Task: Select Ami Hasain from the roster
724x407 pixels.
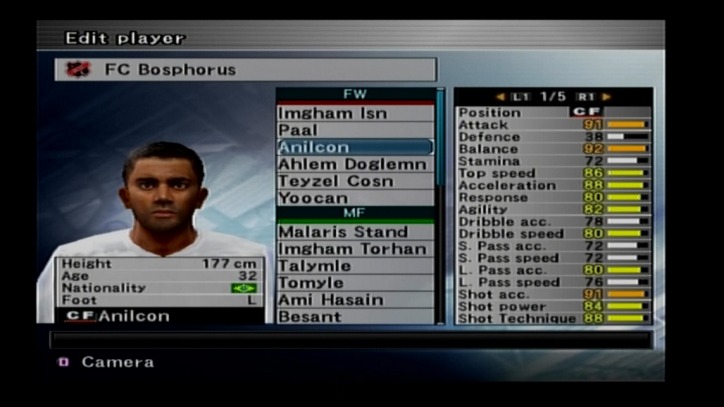Action: coord(355,300)
